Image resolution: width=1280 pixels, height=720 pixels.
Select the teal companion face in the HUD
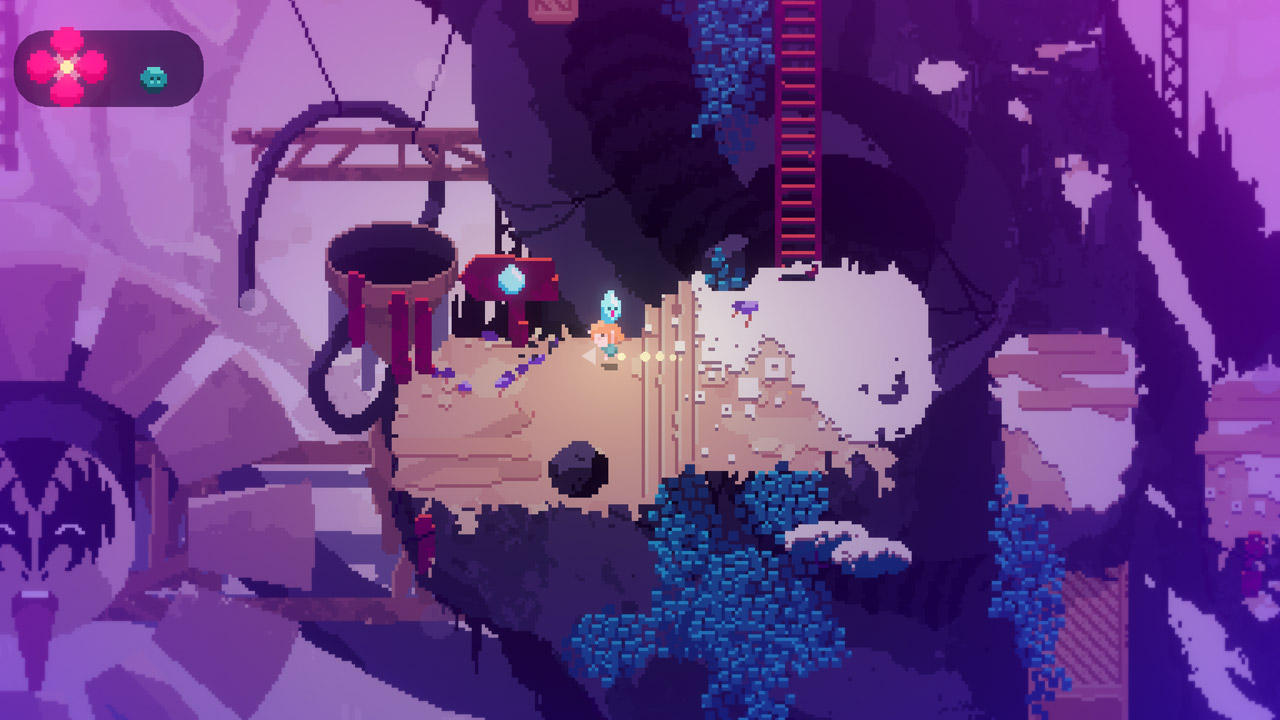click(x=153, y=80)
